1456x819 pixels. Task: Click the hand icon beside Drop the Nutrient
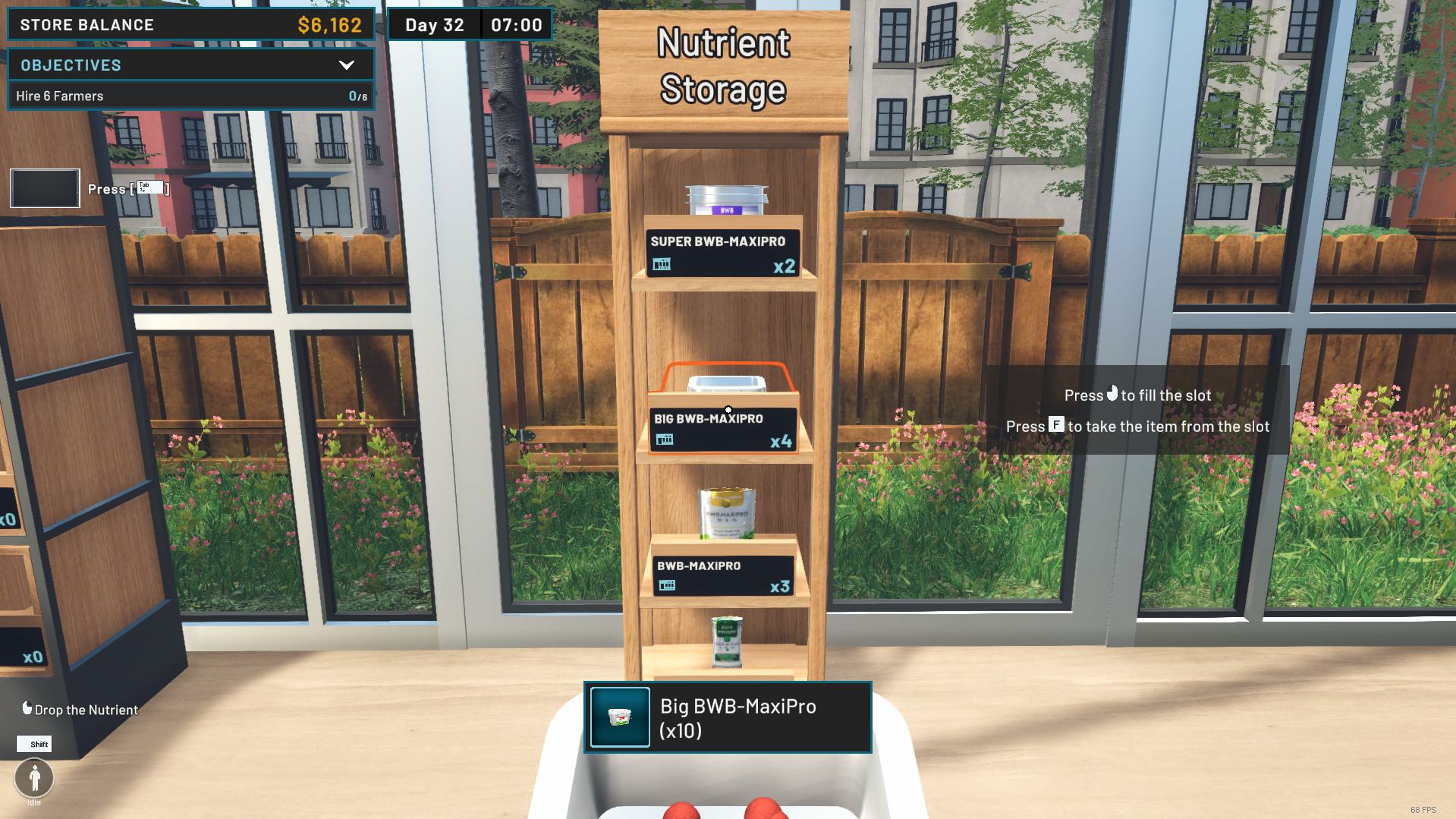coord(27,707)
